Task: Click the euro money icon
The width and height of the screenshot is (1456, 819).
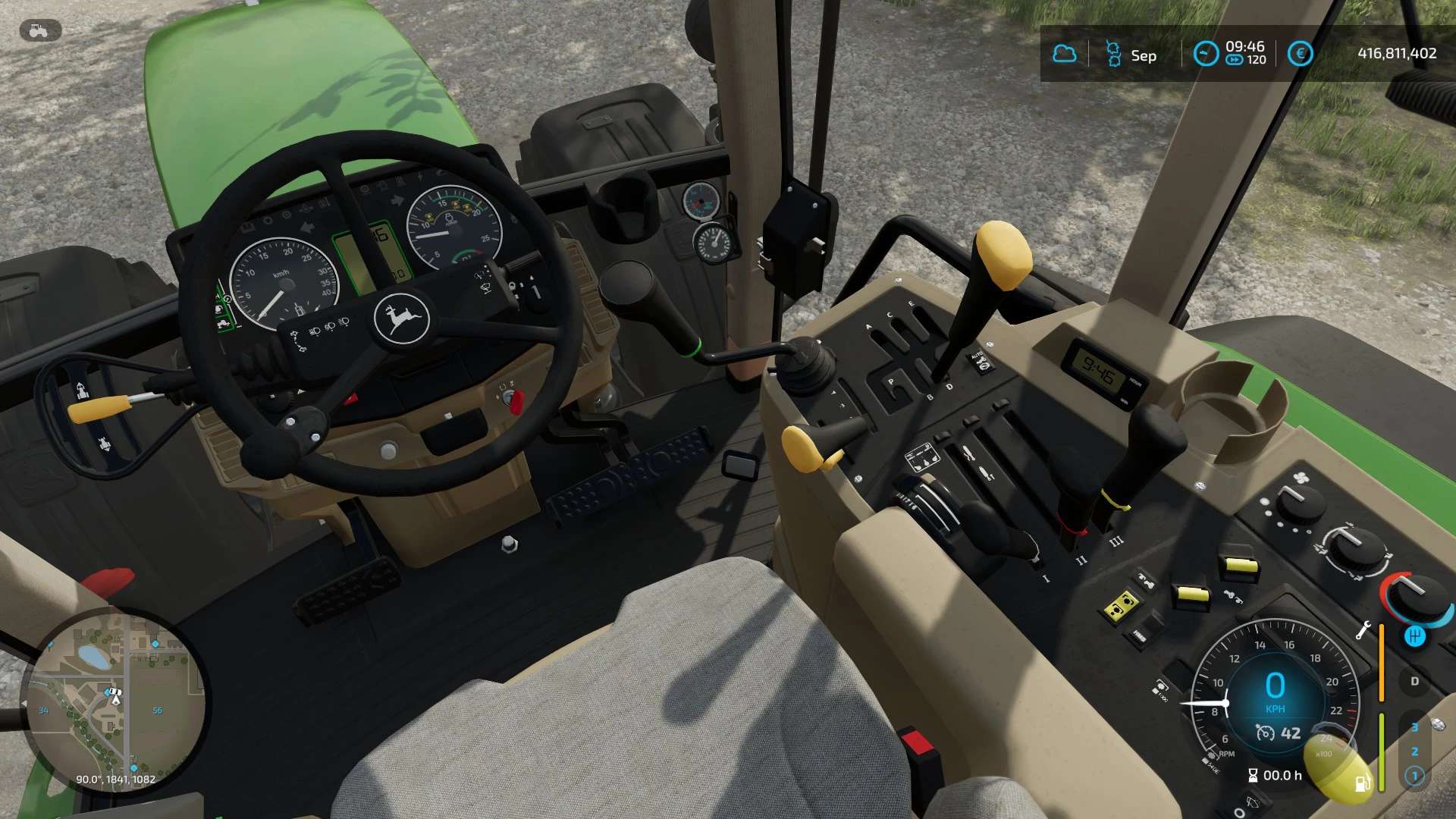Action: (1300, 54)
